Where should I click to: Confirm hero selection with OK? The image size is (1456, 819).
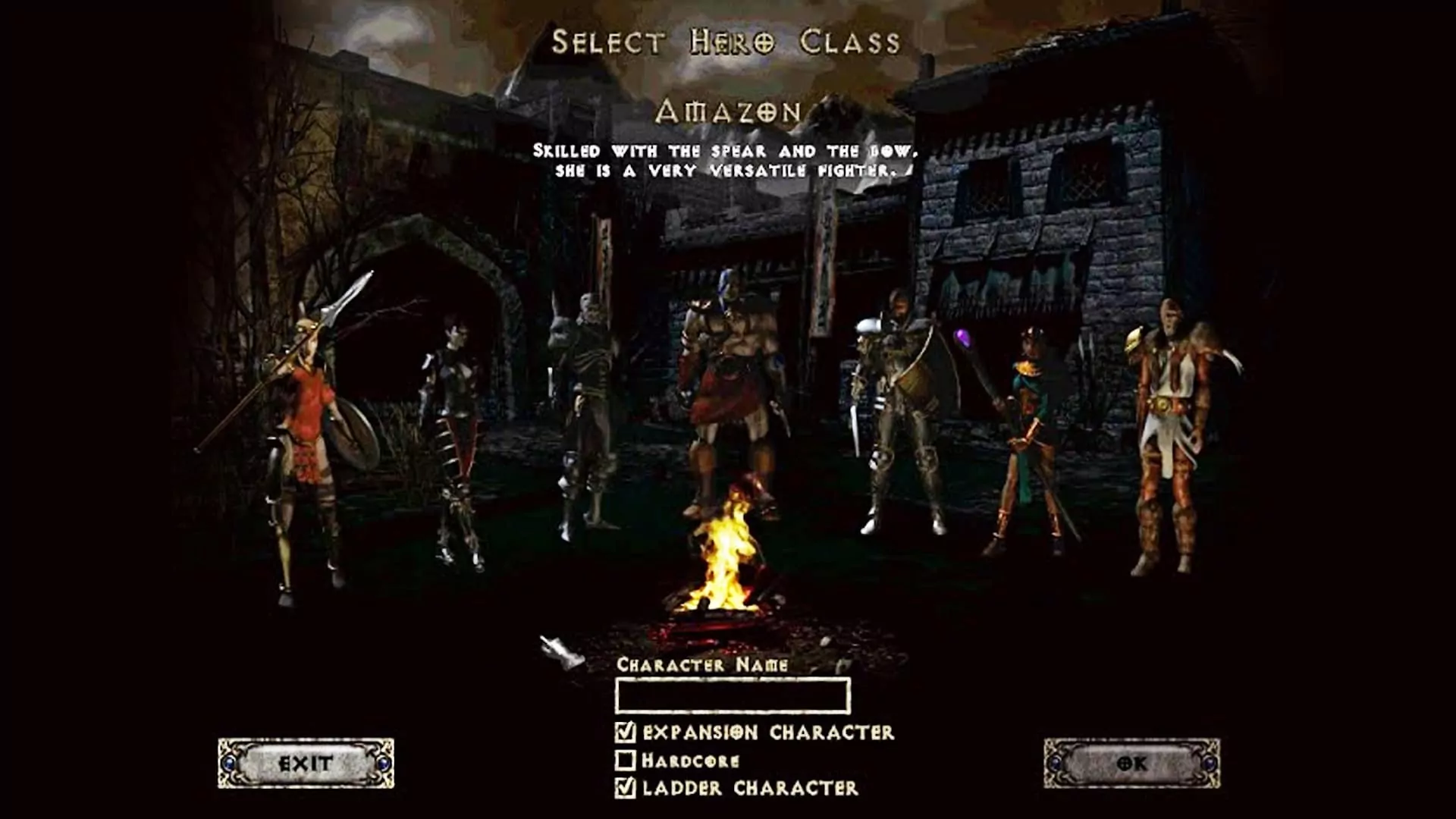coord(1131,763)
